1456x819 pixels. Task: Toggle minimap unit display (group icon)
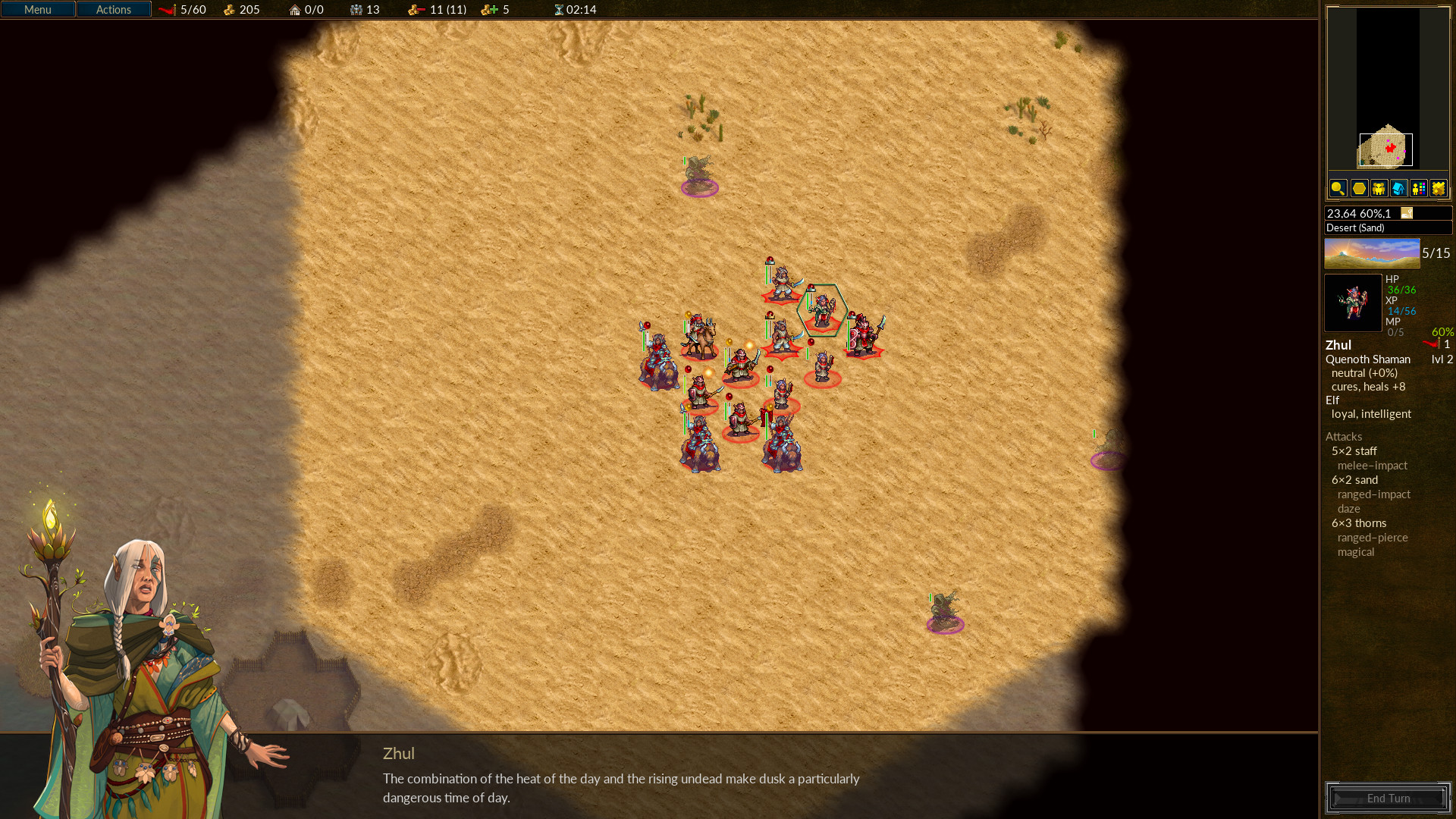(1379, 188)
